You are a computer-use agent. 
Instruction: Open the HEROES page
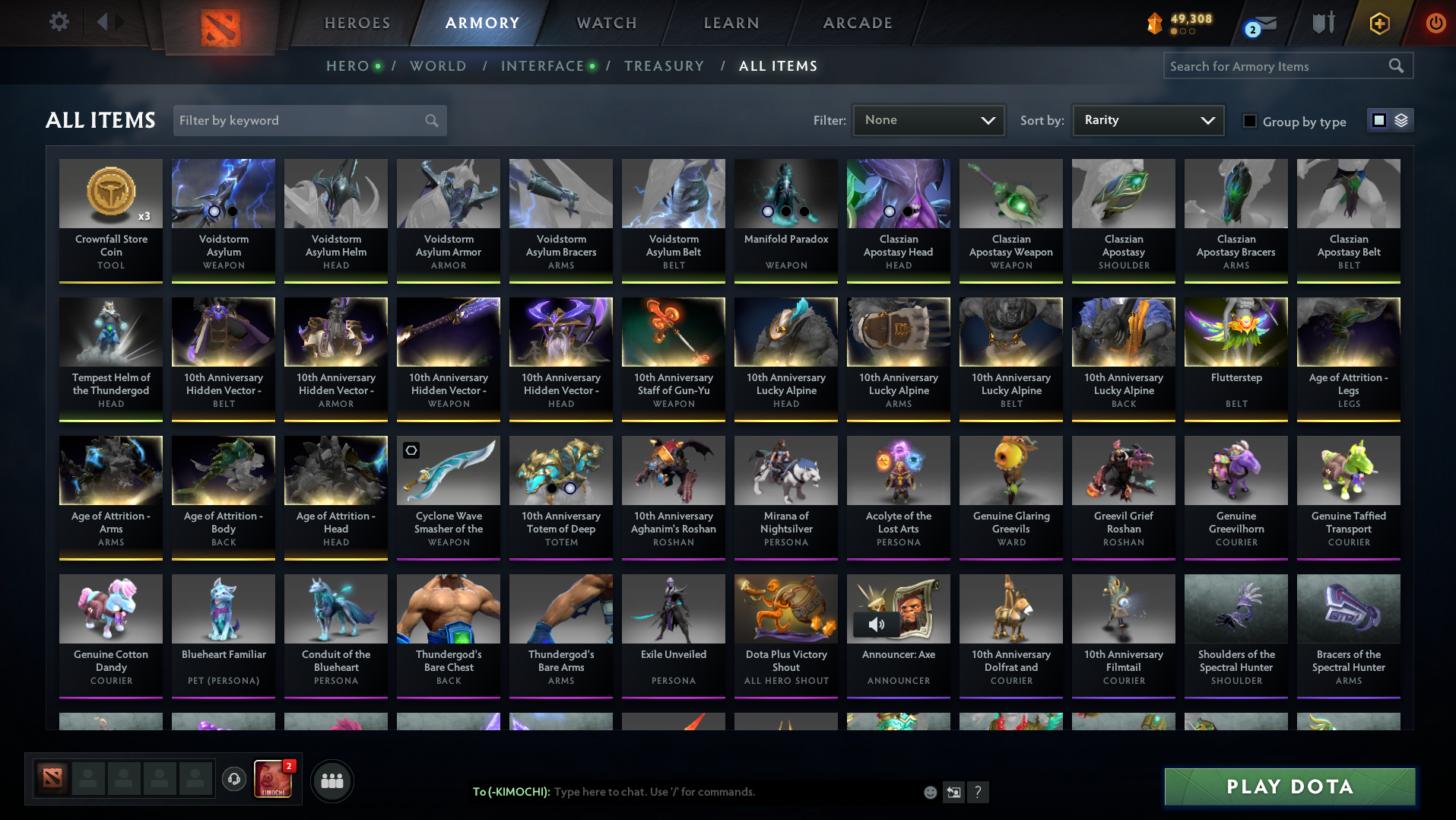[x=357, y=23]
